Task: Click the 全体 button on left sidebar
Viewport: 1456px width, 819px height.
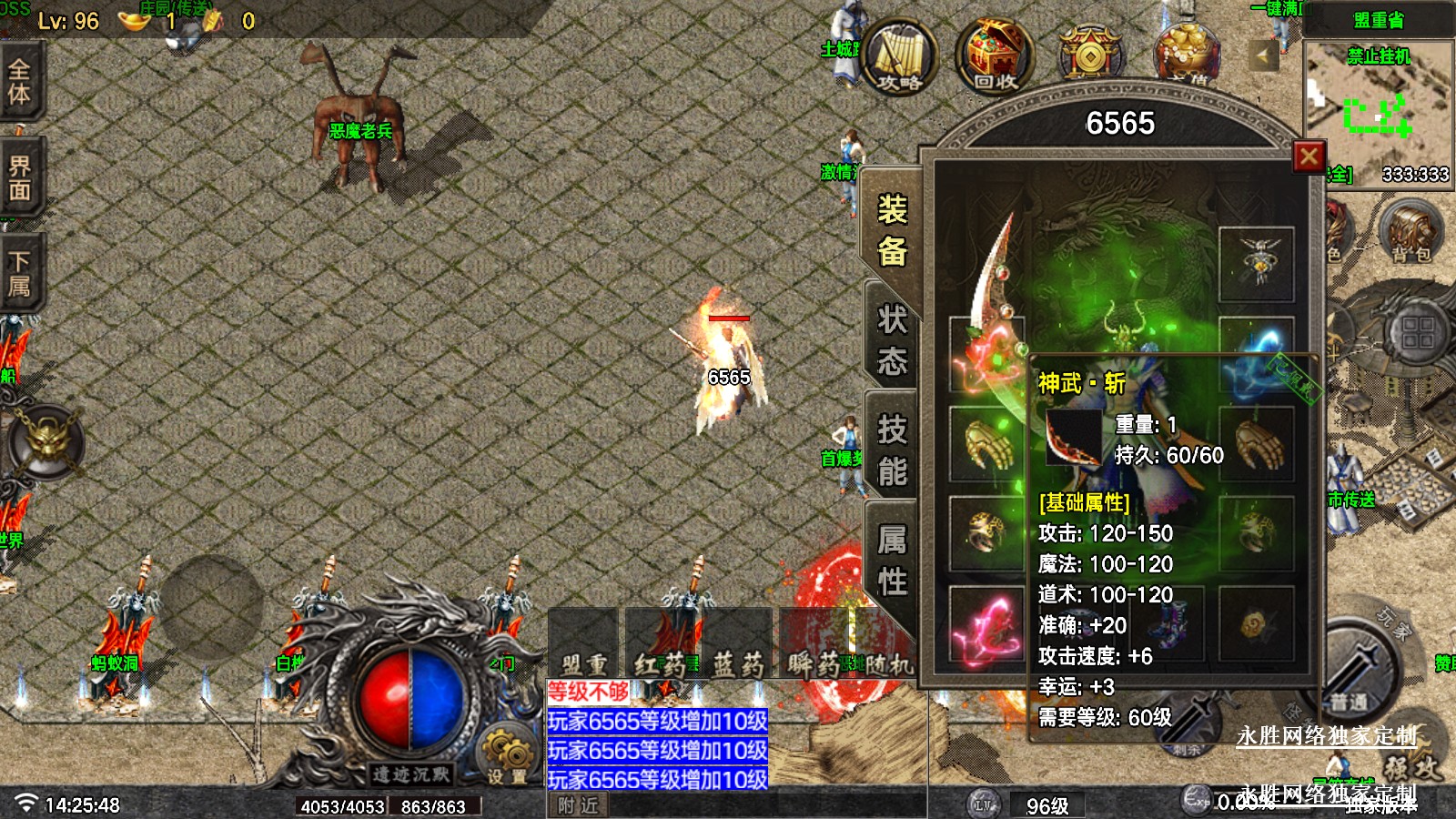Action: click(x=20, y=82)
